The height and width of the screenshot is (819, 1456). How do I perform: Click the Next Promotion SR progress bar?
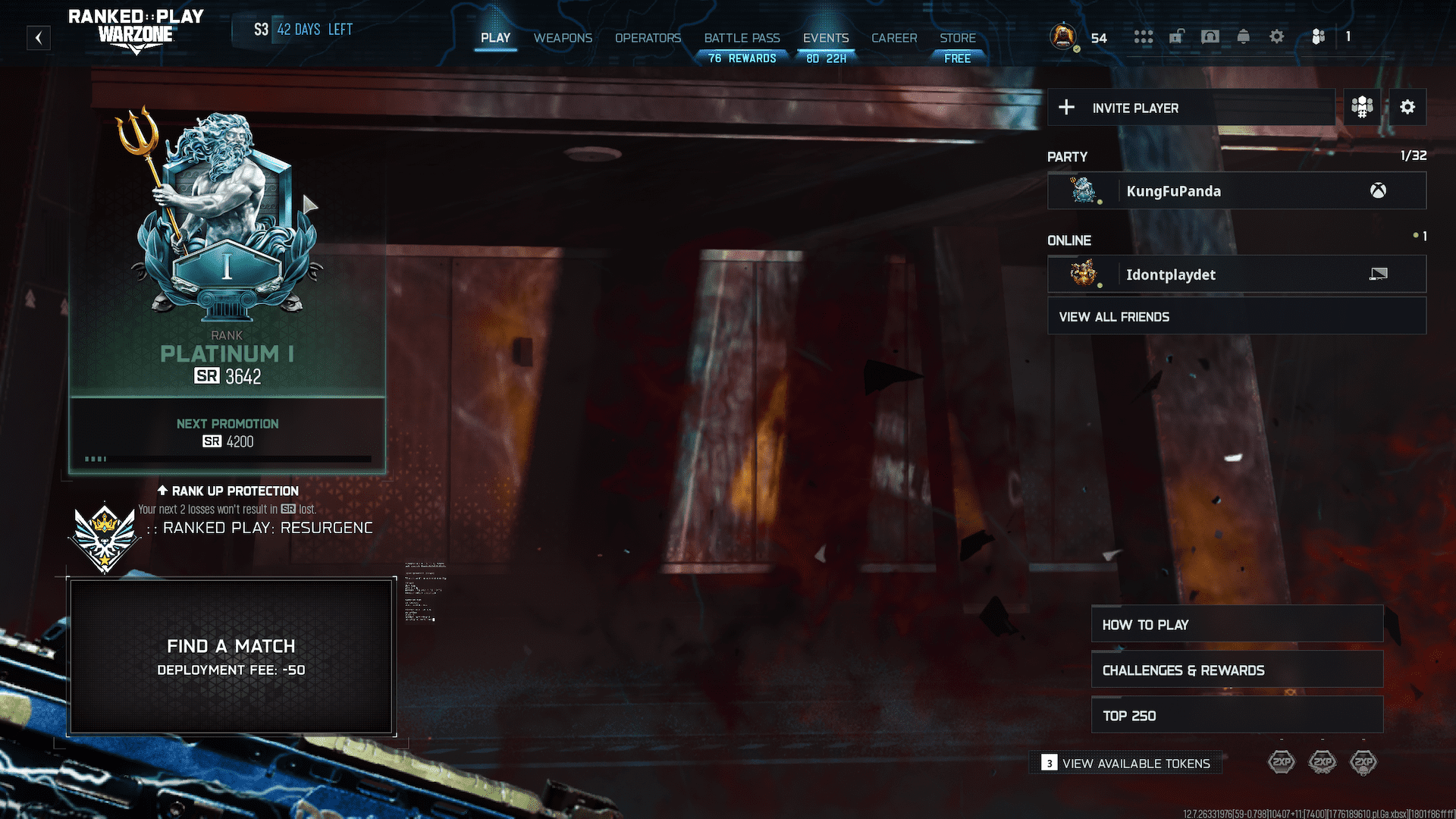tap(227, 458)
